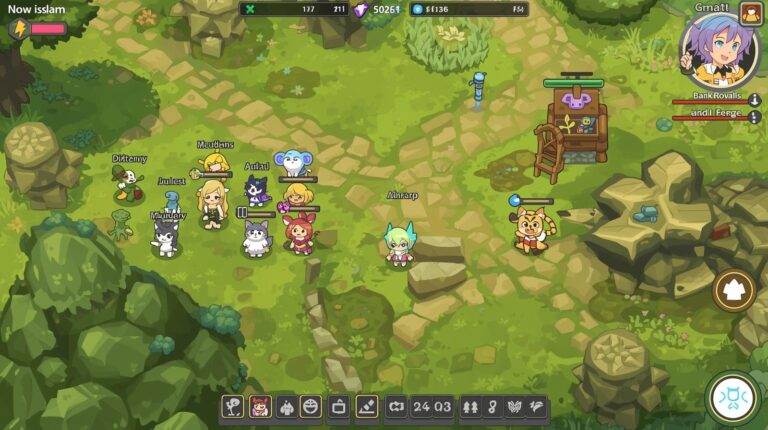The width and height of the screenshot is (768, 430).
Task: Toggle the swap arrows toolbar button
Action: click(x=396, y=407)
